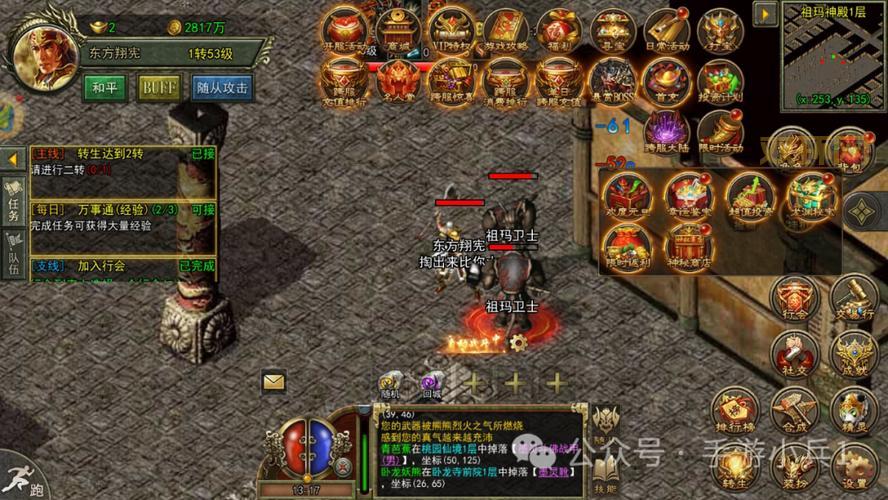Click the 祖玛神殿 minimap
888x500 pixels.
coord(831,55)
